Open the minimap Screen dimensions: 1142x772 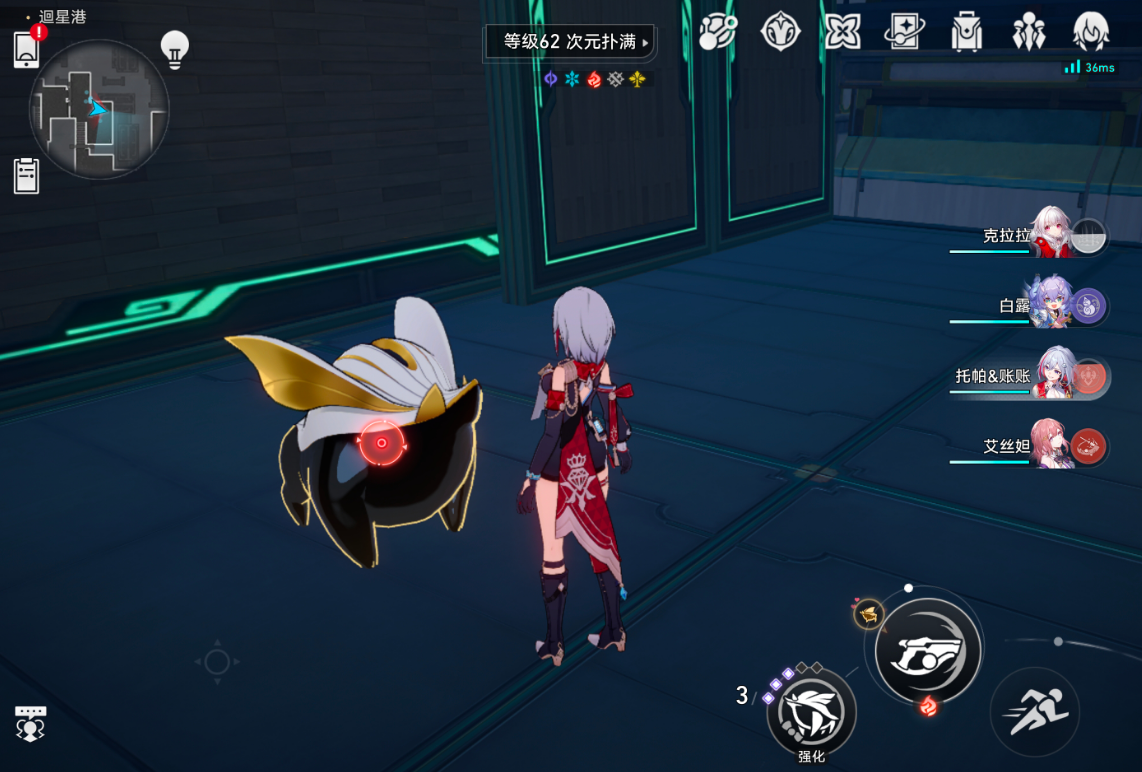[98, 109]
